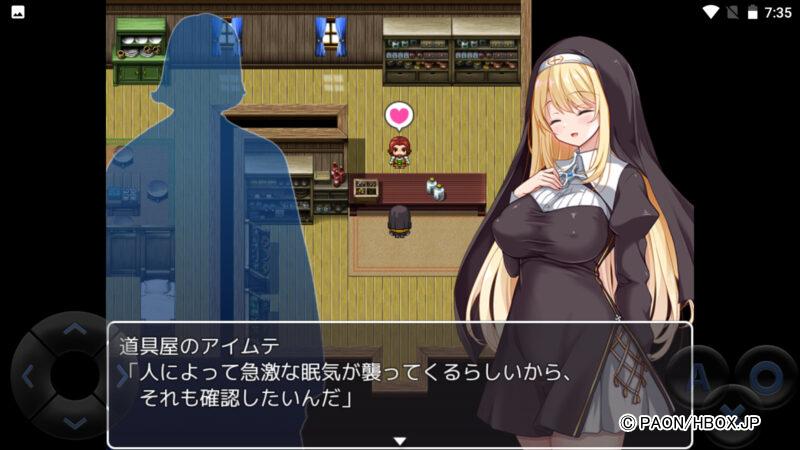The image size is (800, 450).
Task: Tap the on-screen A button
Action: point(699,377)
